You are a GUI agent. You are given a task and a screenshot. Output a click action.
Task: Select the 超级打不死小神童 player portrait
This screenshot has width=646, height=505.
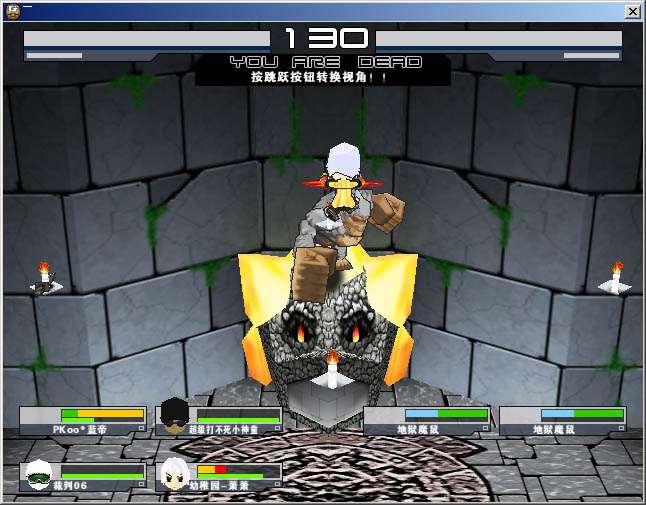[174, 414]
